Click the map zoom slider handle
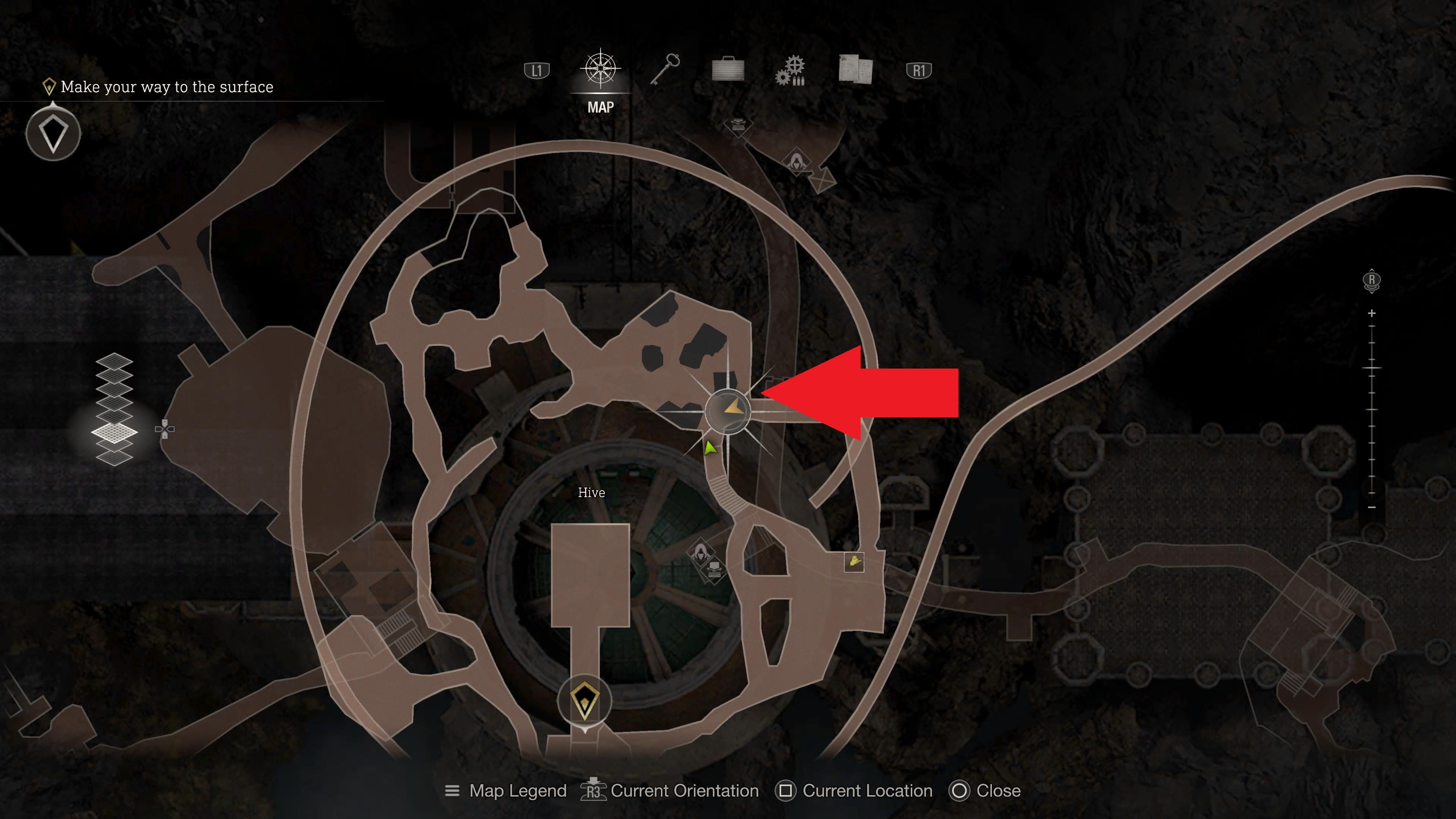This screenshot has height=819, width=1456. (x=1372, y=369)
